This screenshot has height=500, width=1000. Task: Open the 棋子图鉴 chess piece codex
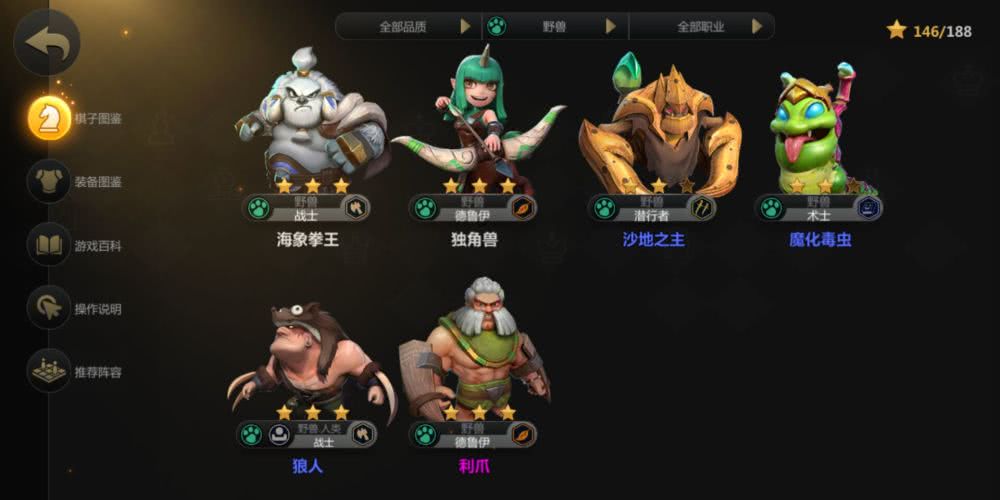(50, 119)
